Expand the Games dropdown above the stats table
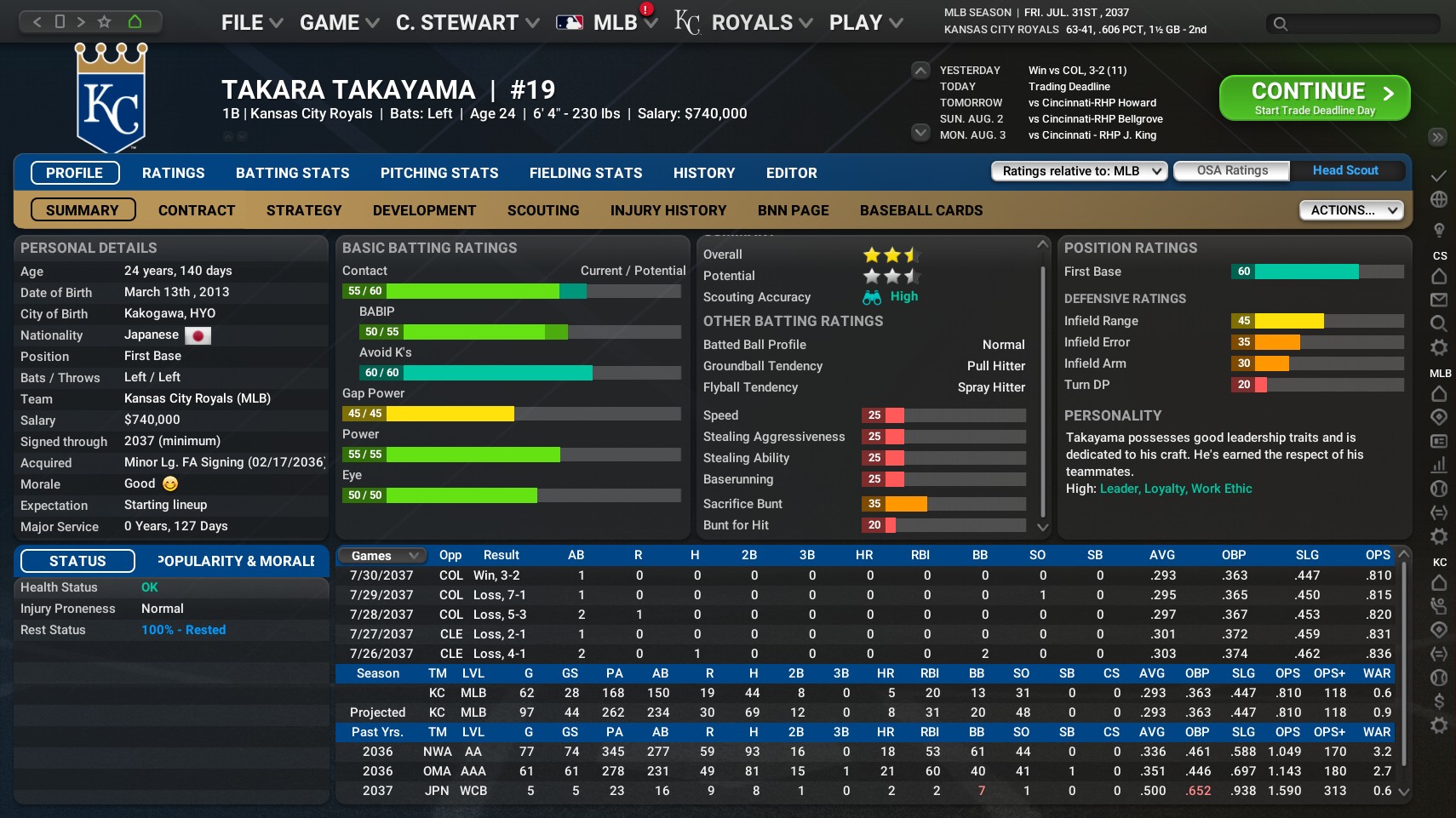This screenshot has width=1456, height=818. [381, 555]
